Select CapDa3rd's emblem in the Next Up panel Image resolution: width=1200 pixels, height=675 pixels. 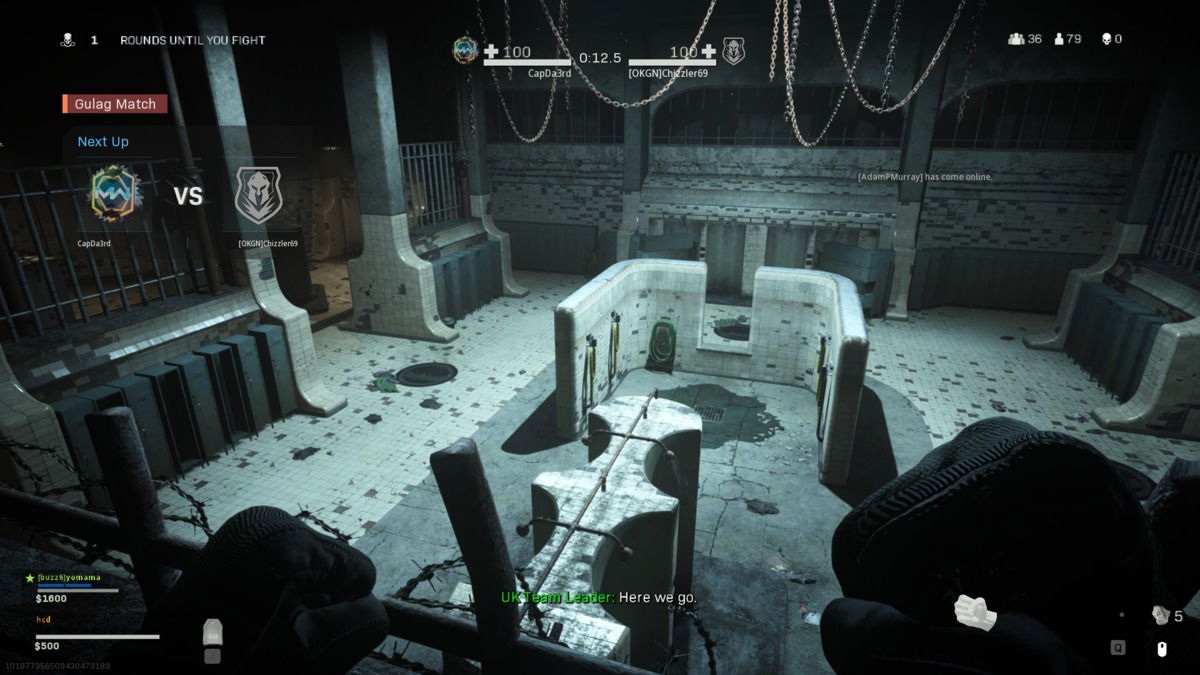(114, 195)
